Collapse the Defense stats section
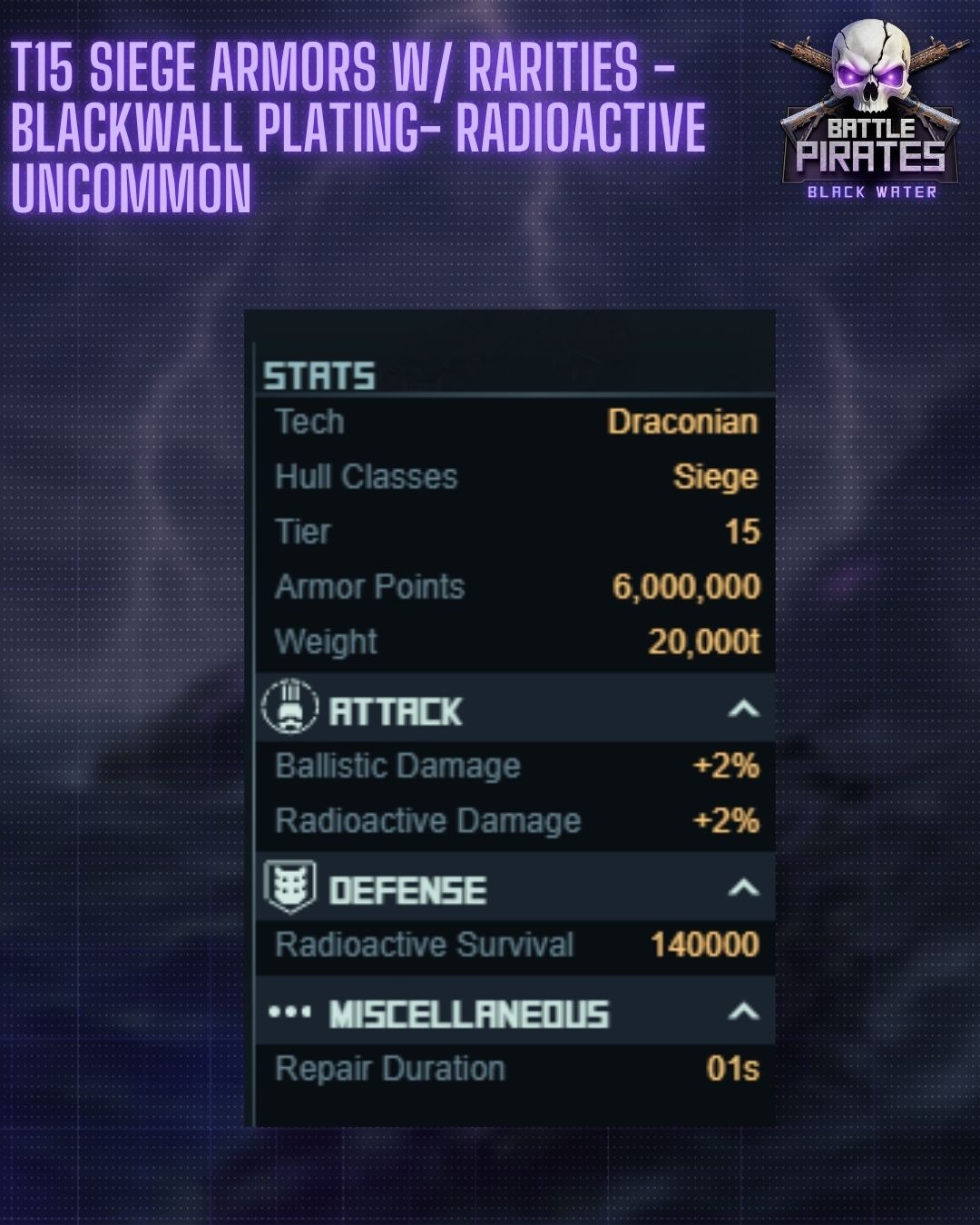980x1225 pixels. (743, 887)
